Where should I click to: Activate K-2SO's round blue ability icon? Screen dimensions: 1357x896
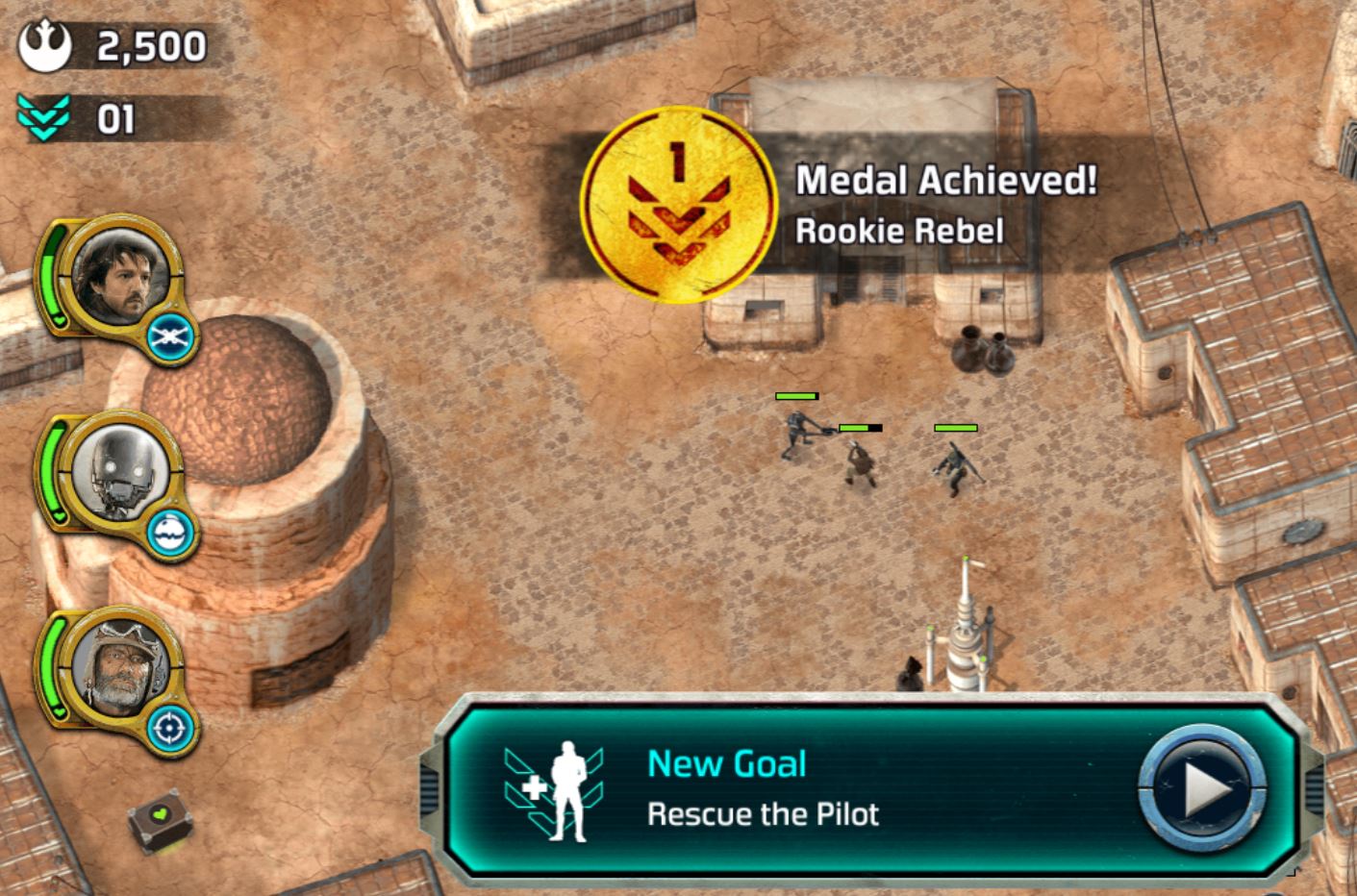(x=173, y=533)
